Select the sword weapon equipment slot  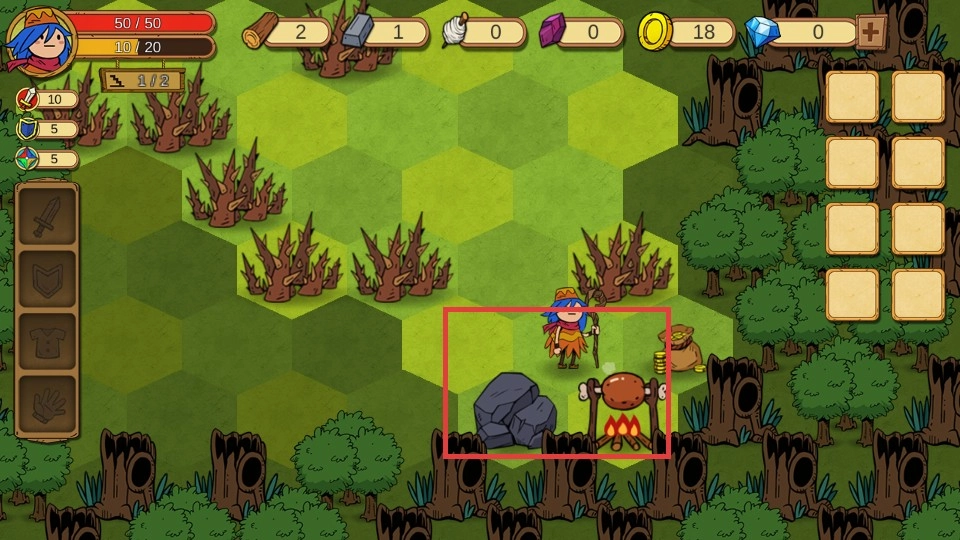pos(46,216)
